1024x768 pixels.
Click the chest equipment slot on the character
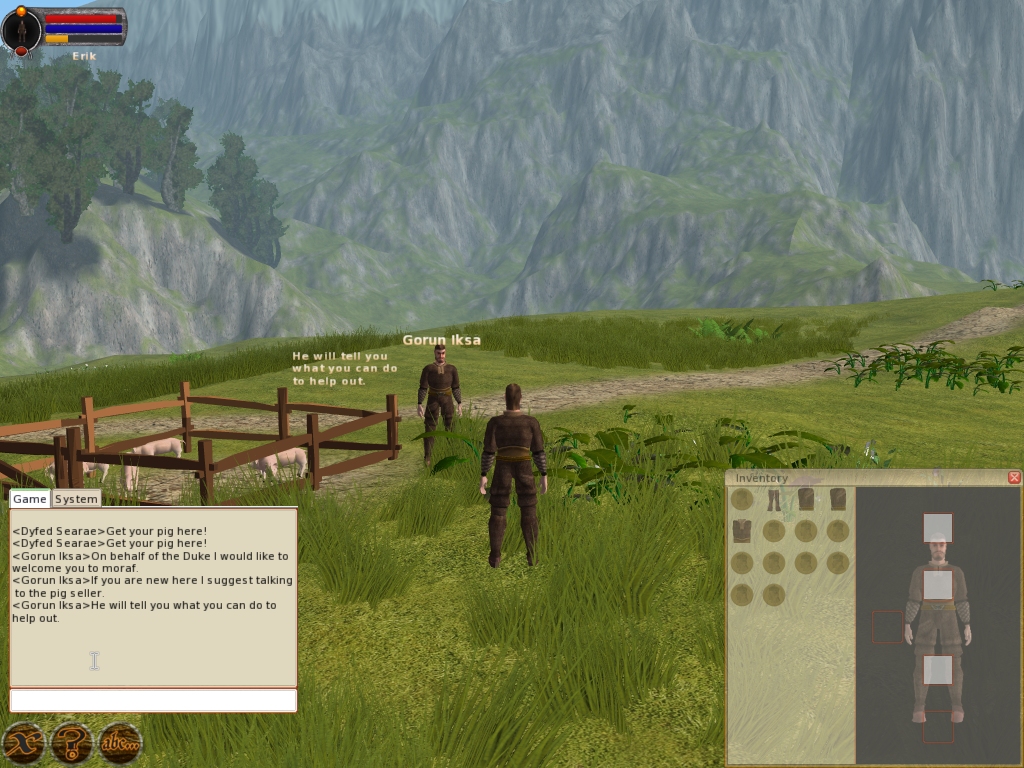click(x=937, y=585)
